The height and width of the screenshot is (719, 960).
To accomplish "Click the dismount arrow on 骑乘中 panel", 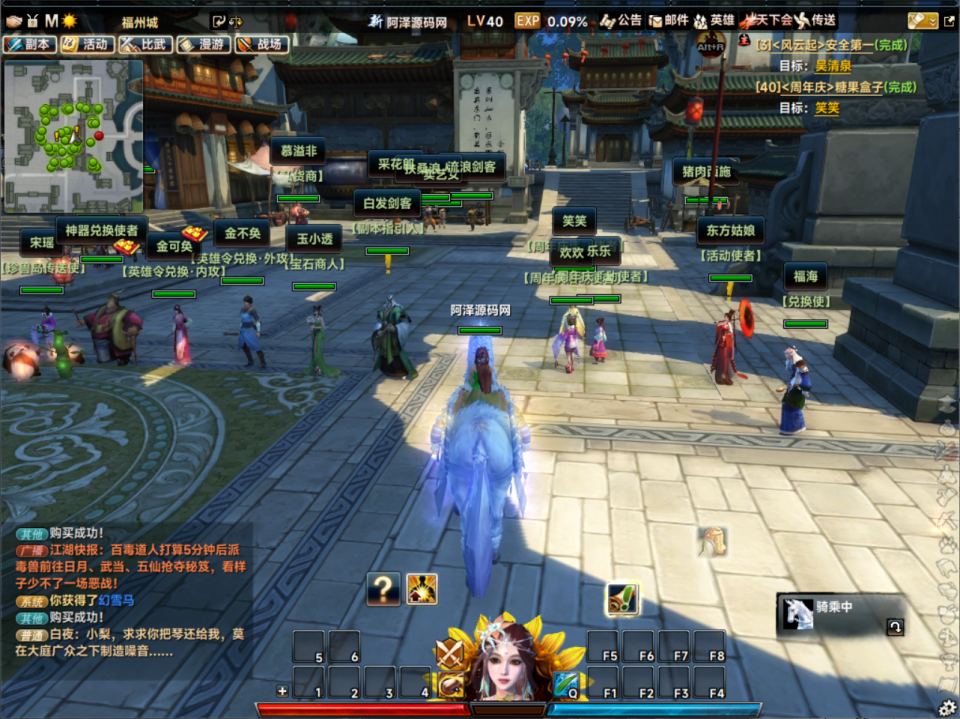I will coord(895,627).
